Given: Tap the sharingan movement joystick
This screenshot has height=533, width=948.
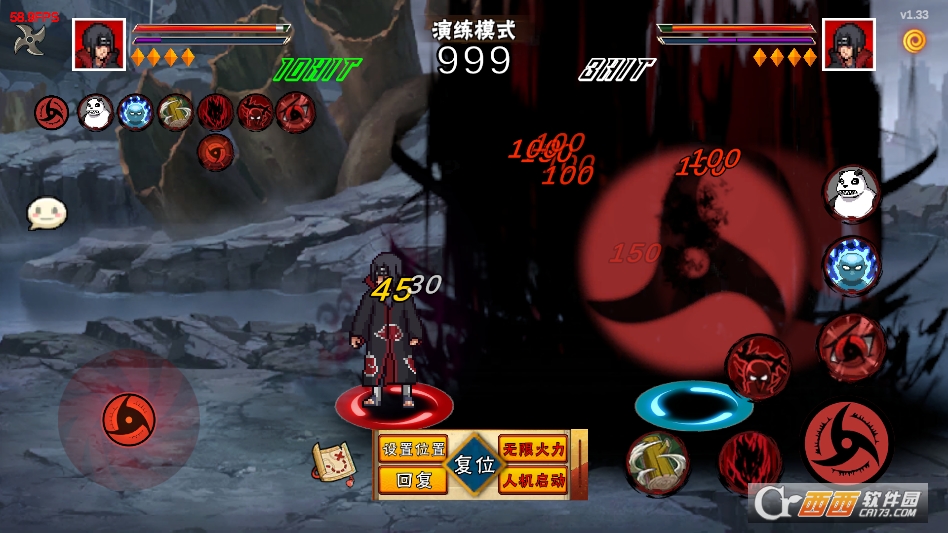Looking at the screenshot, I should coord(128,415).
